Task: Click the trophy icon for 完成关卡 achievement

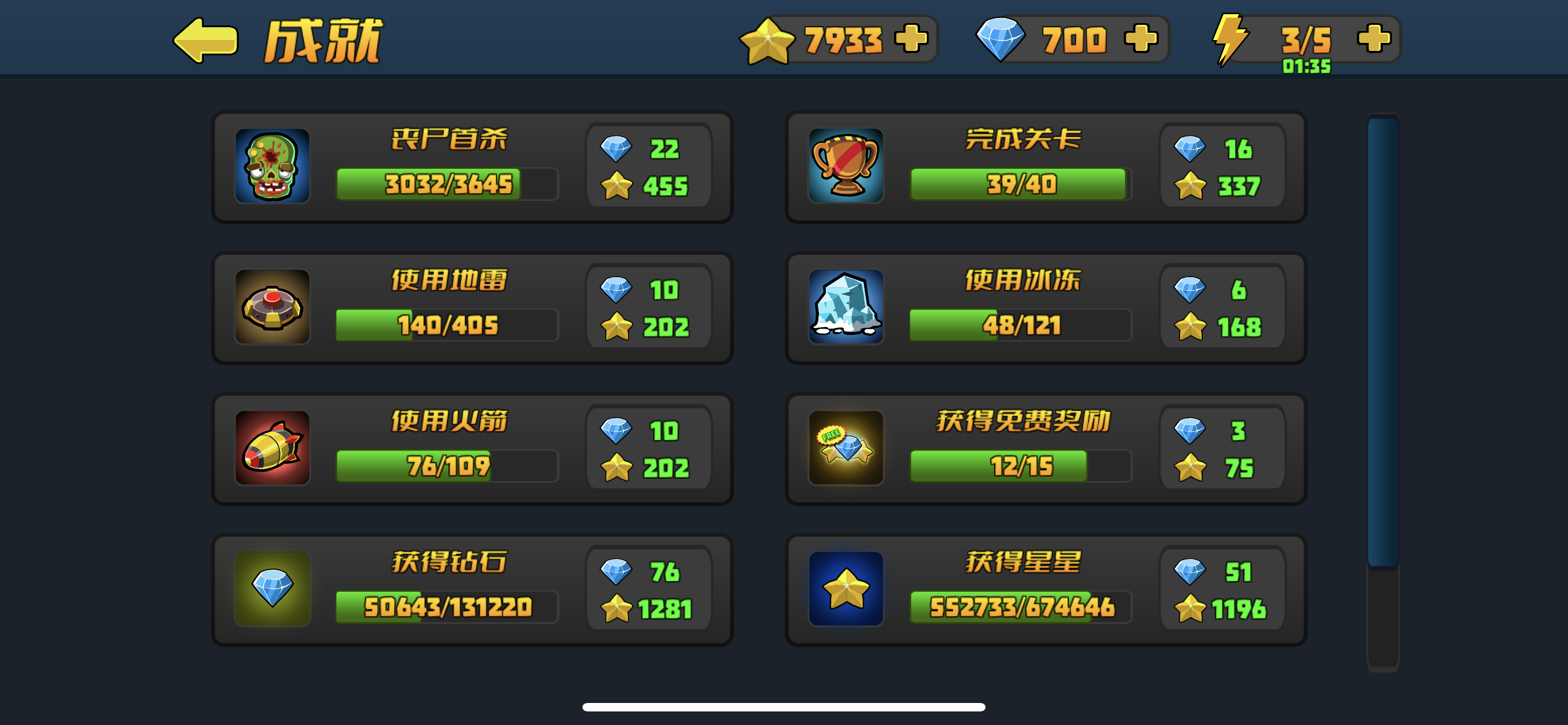Action: 847,167
